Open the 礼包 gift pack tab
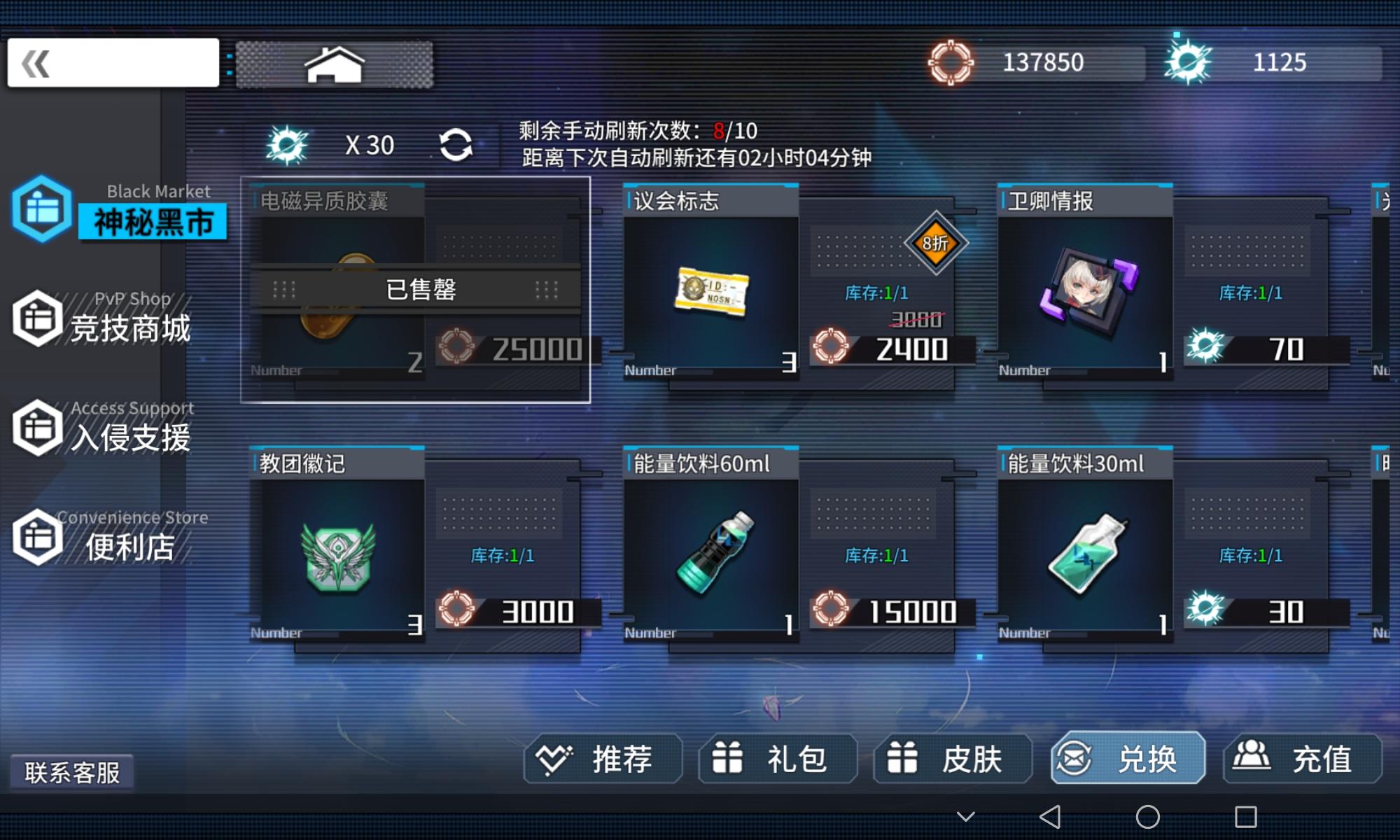Screen dimensions: 1400x840 point(777,758)
